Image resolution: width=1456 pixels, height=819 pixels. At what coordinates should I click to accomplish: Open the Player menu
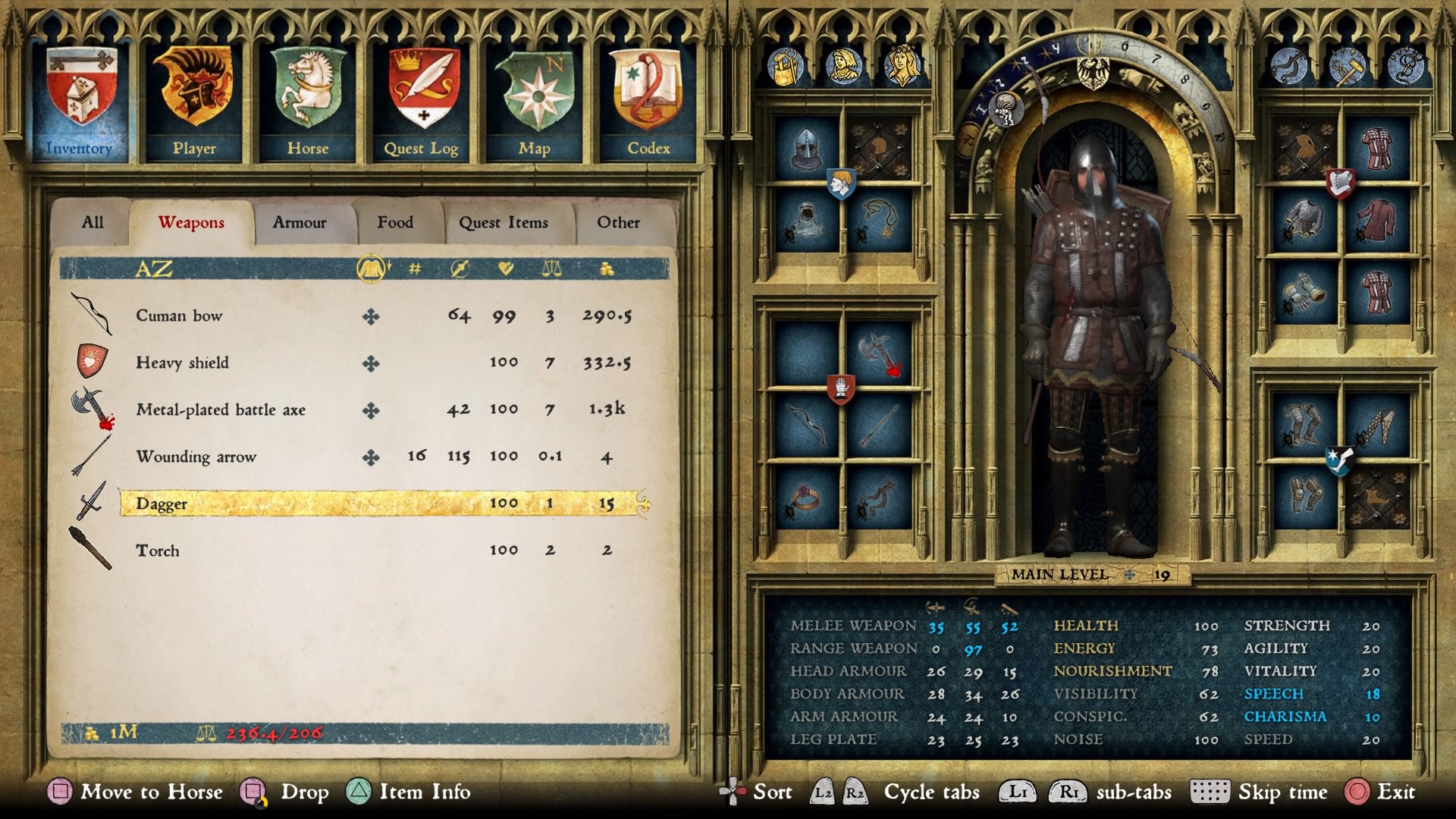point(194,102)
